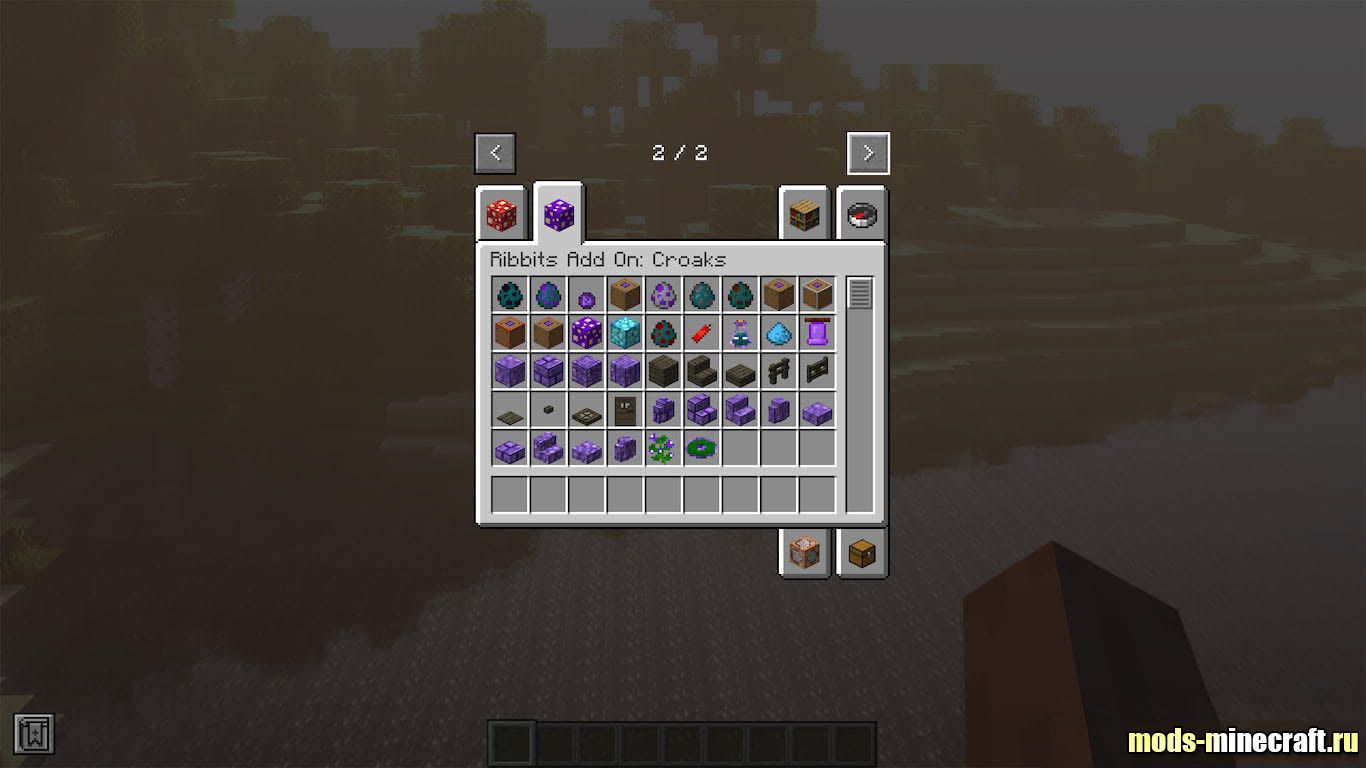The width and height of the screenshot is (1366, 768).
Task: Switch to the red mushroom block tab
Action: pos(501,215)
